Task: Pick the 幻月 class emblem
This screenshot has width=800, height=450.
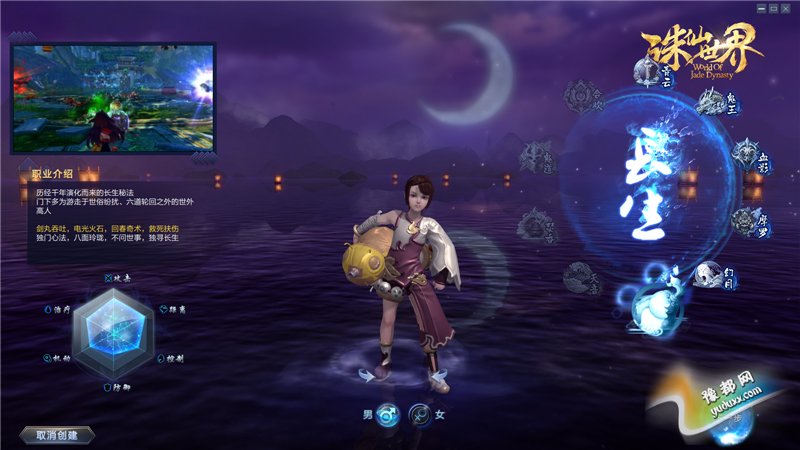Action: point(709,273)
